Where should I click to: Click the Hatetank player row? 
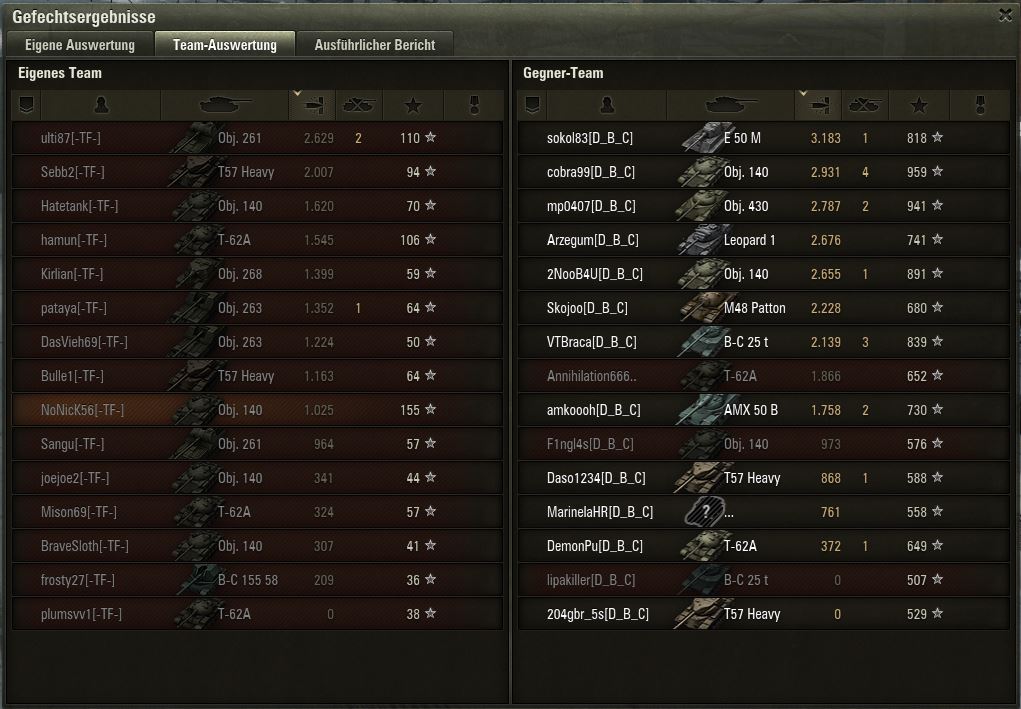tap(257, 206)
